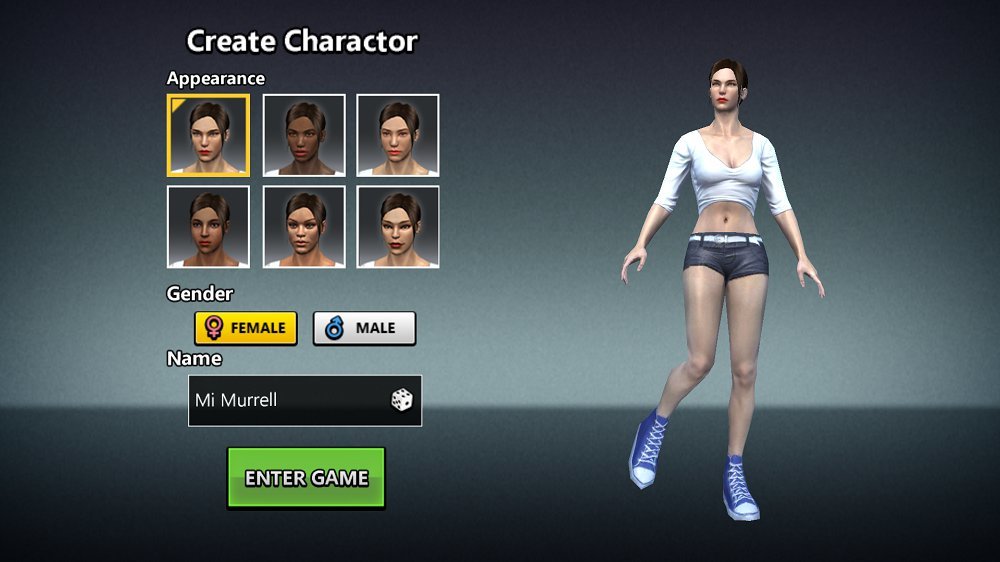Viewport: 1000px width, 562px height.
Task: Pick the Female gender button
Action: 246,328
